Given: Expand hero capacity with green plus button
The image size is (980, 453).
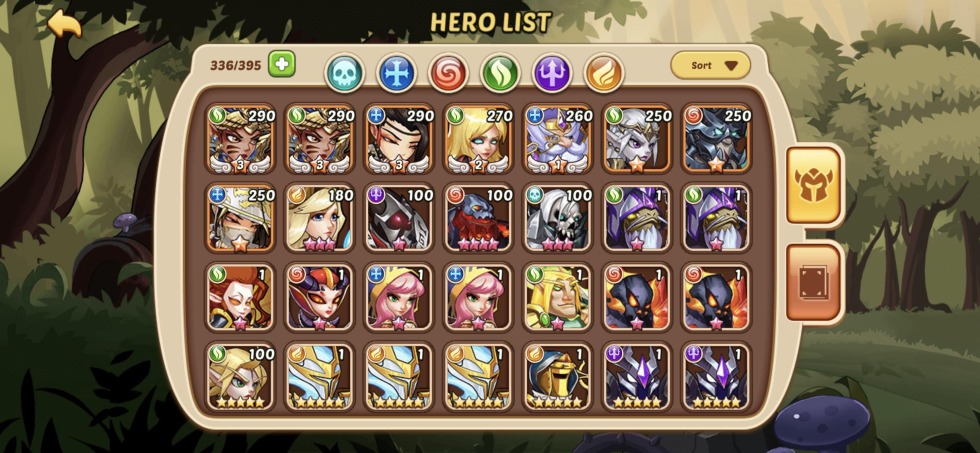Looking at the screenshot, I should (281, 64).
